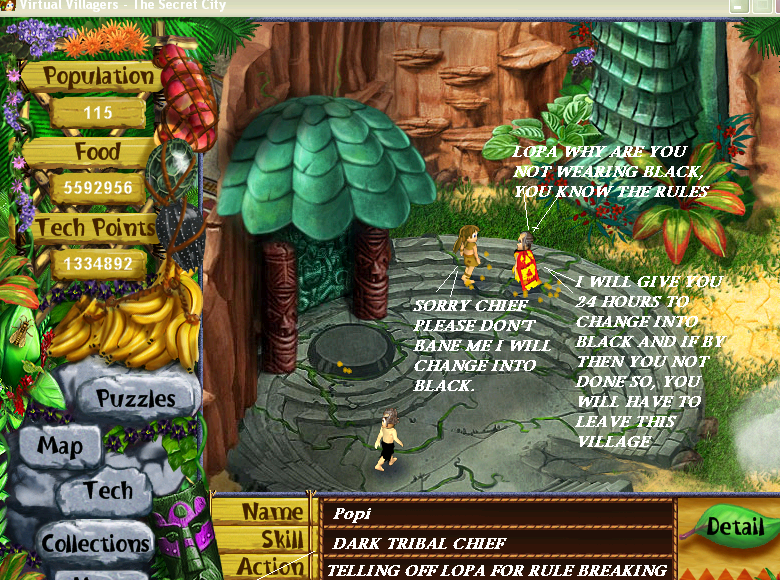Open the Puzzles stone button
This screenshot has height=580, width=780.
[135, 399]
